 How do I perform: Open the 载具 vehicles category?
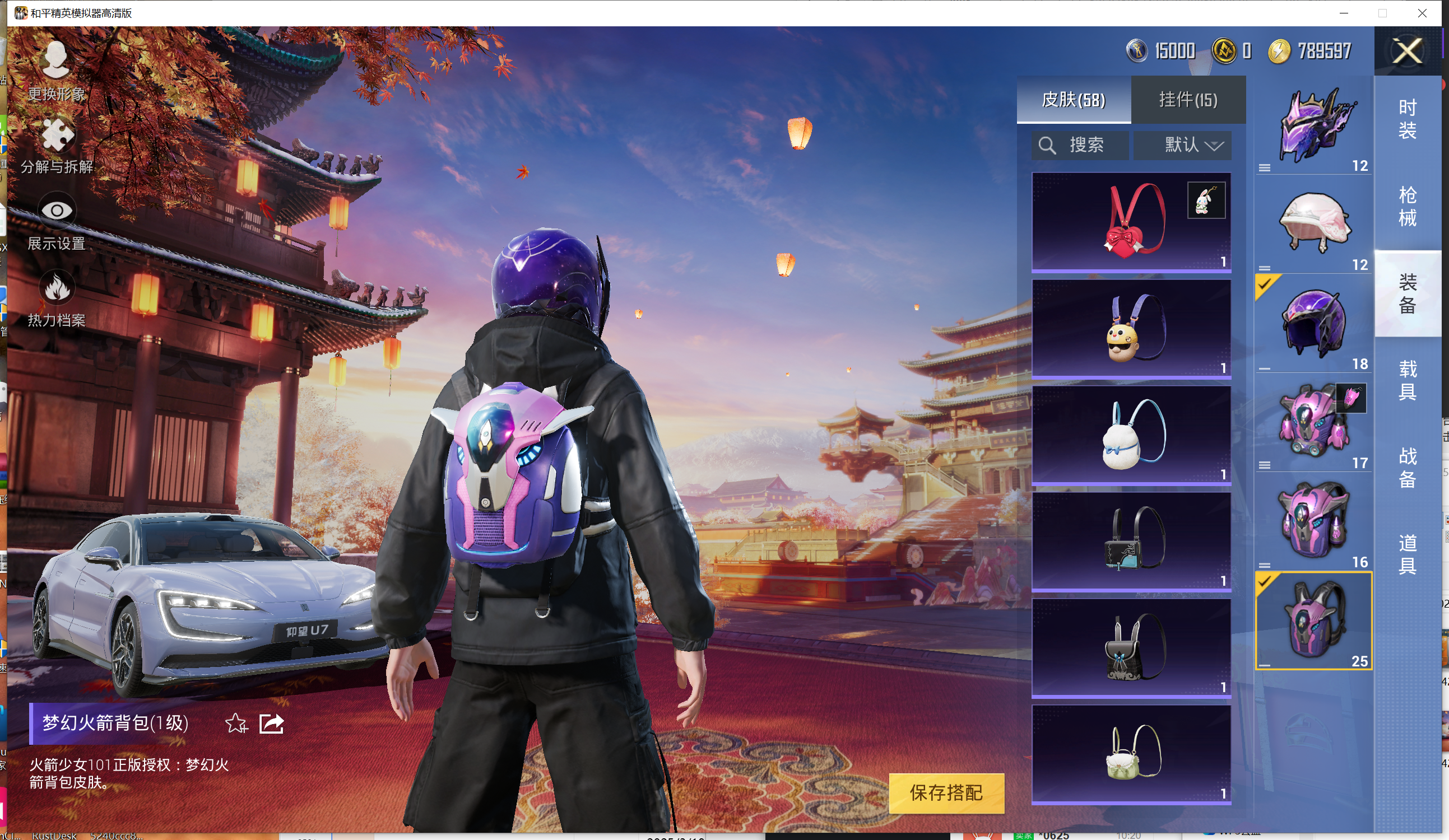[1406, 380]
